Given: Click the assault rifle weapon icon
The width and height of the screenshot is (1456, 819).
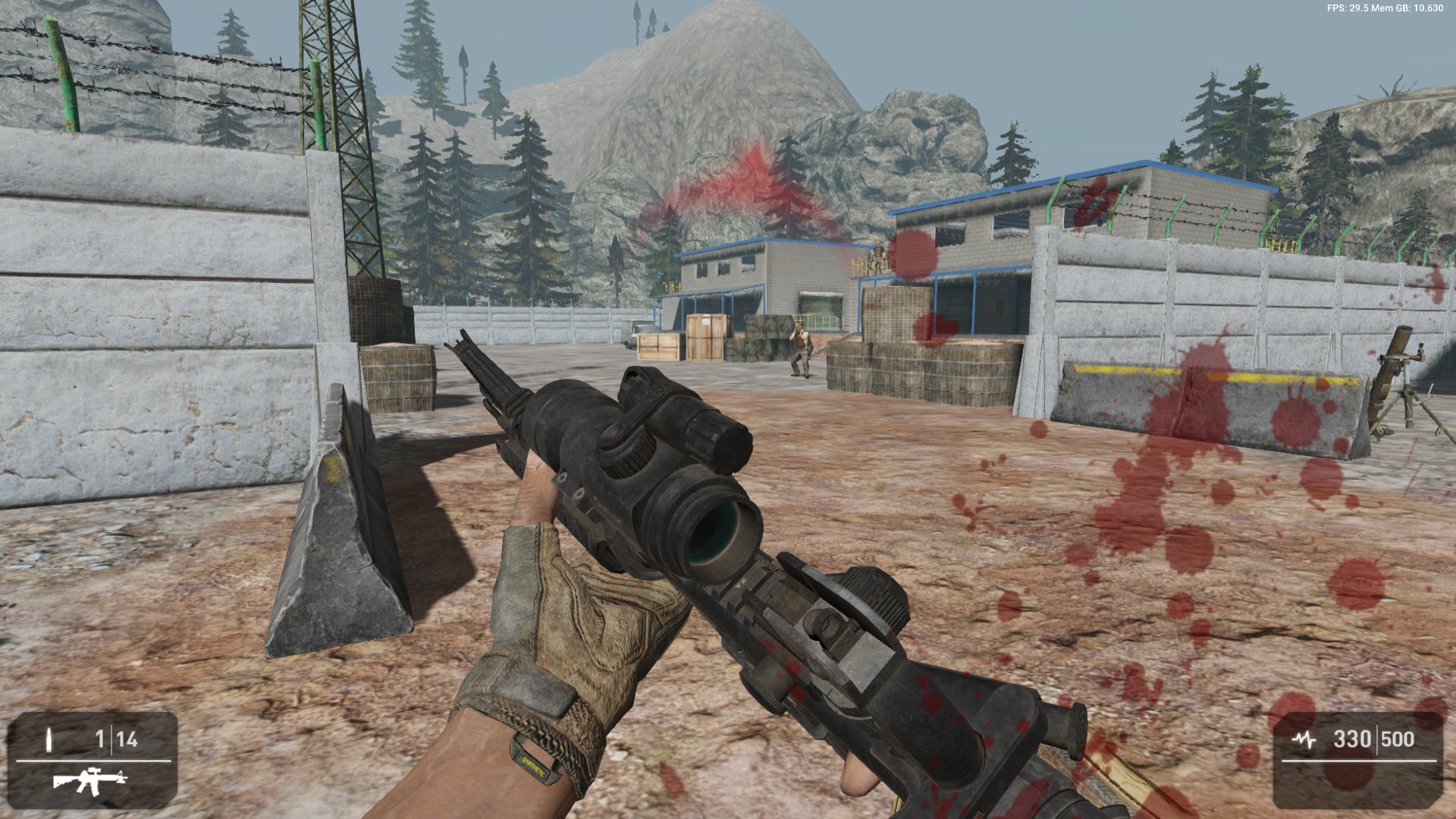Looking at the screenshot, I should pos(89,781).
